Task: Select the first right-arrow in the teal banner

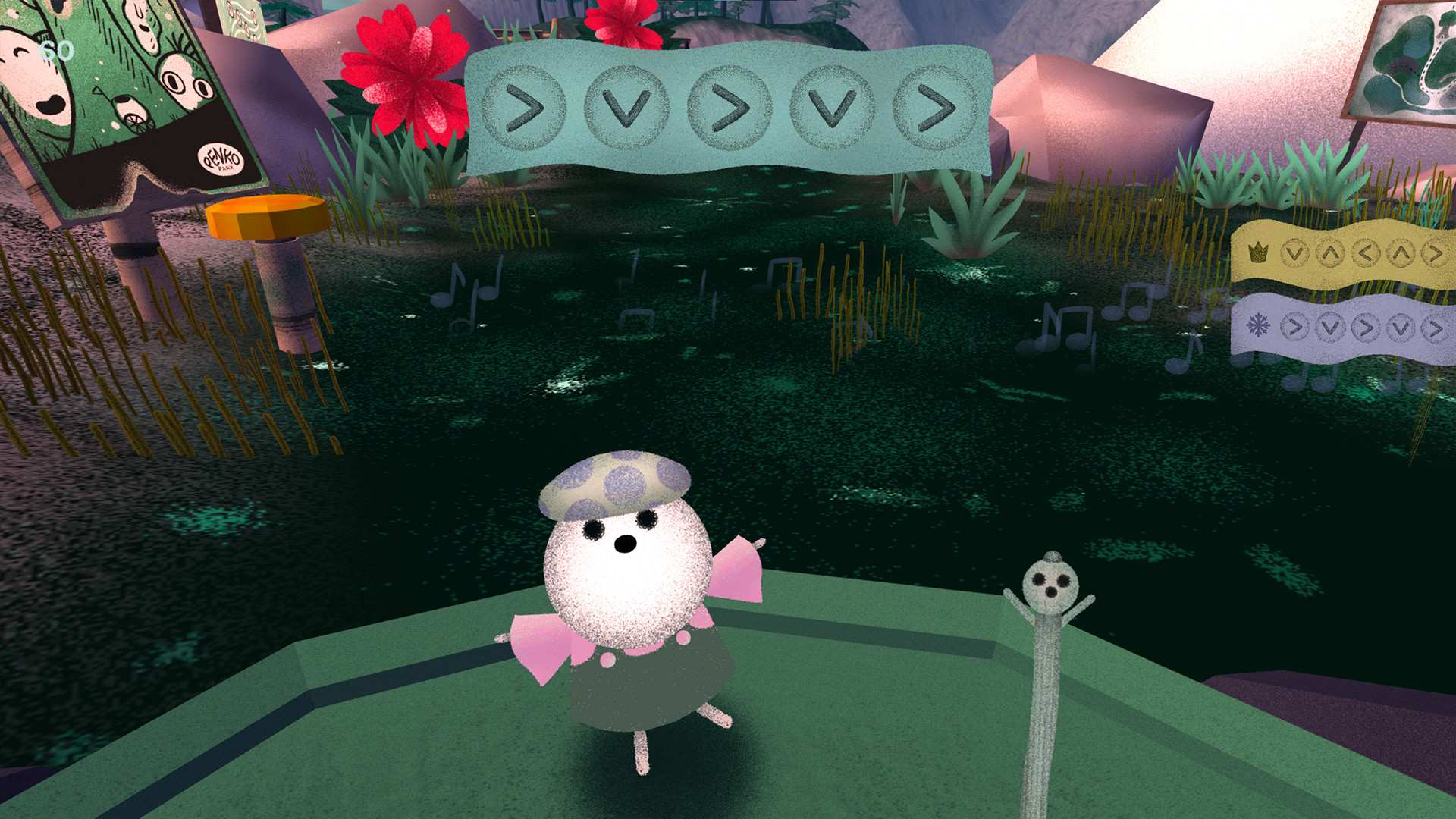Action: [523, 107]
